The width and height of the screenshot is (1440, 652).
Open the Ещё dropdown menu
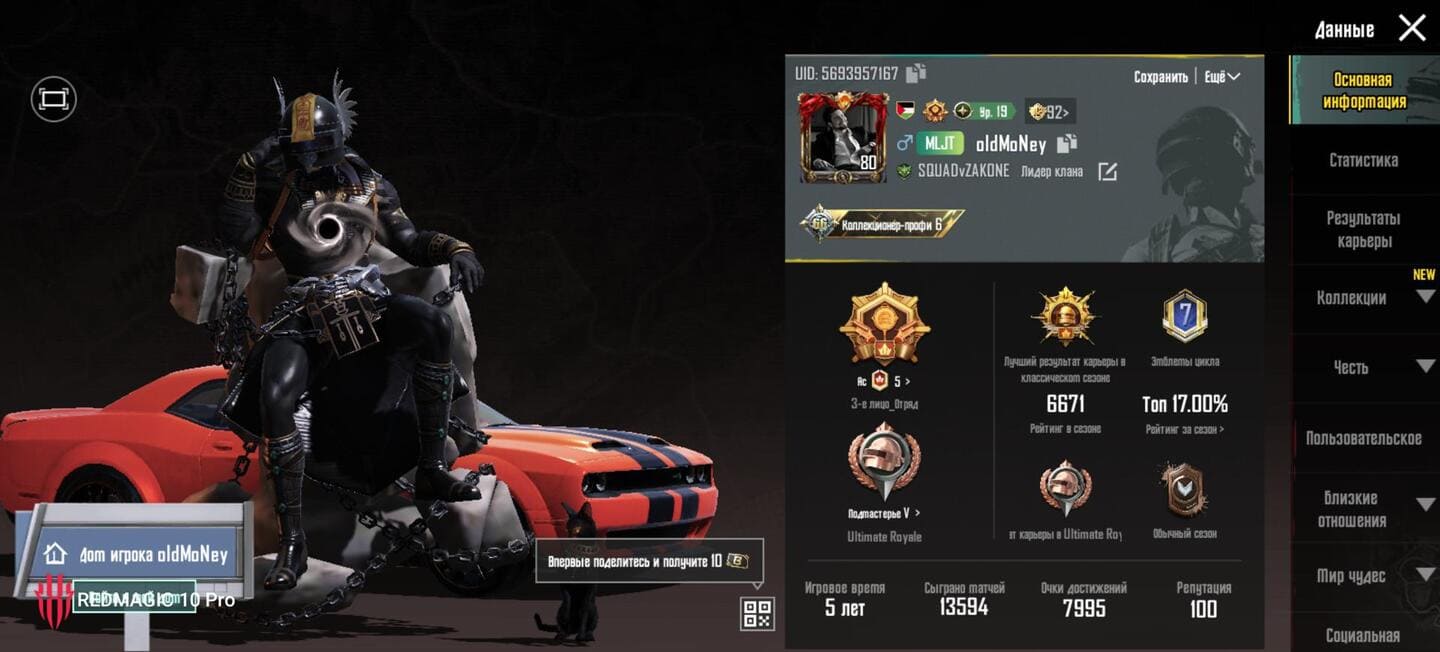(x=1221, y=77)
